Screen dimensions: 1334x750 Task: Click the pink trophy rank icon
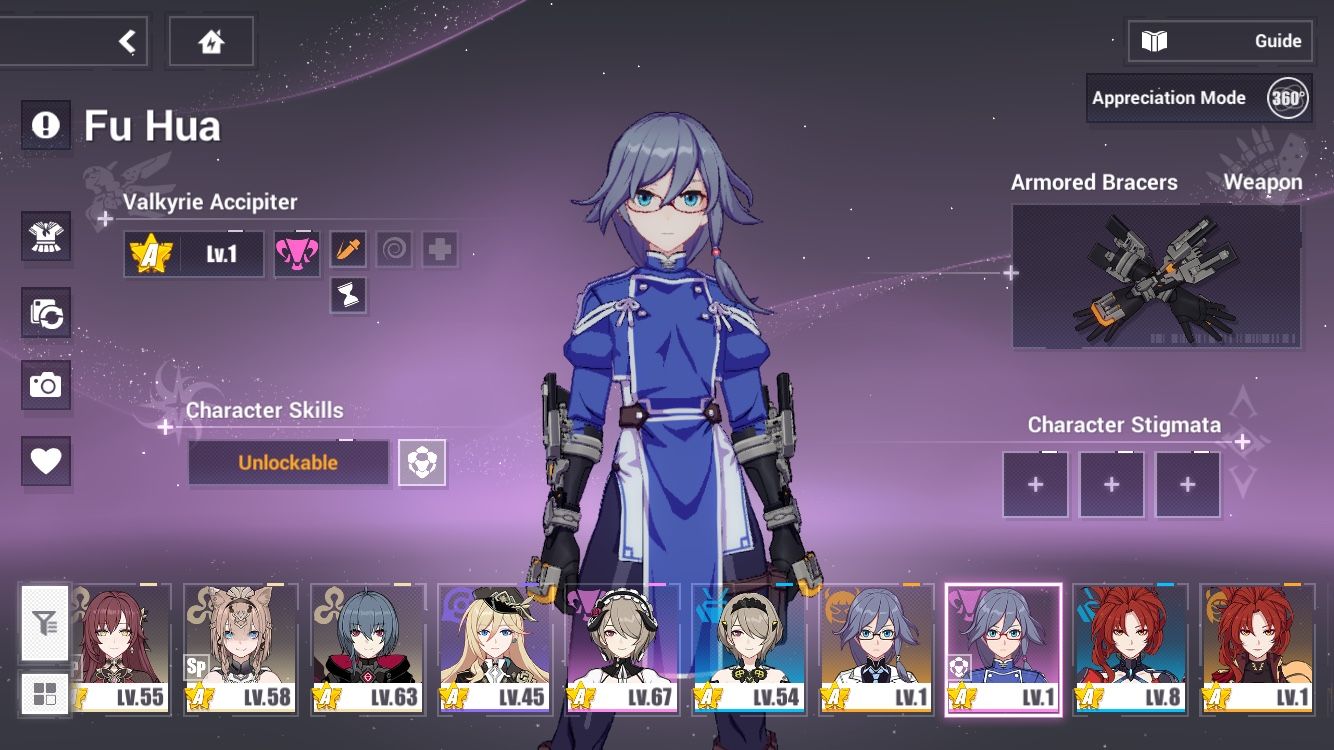point(296,252)
